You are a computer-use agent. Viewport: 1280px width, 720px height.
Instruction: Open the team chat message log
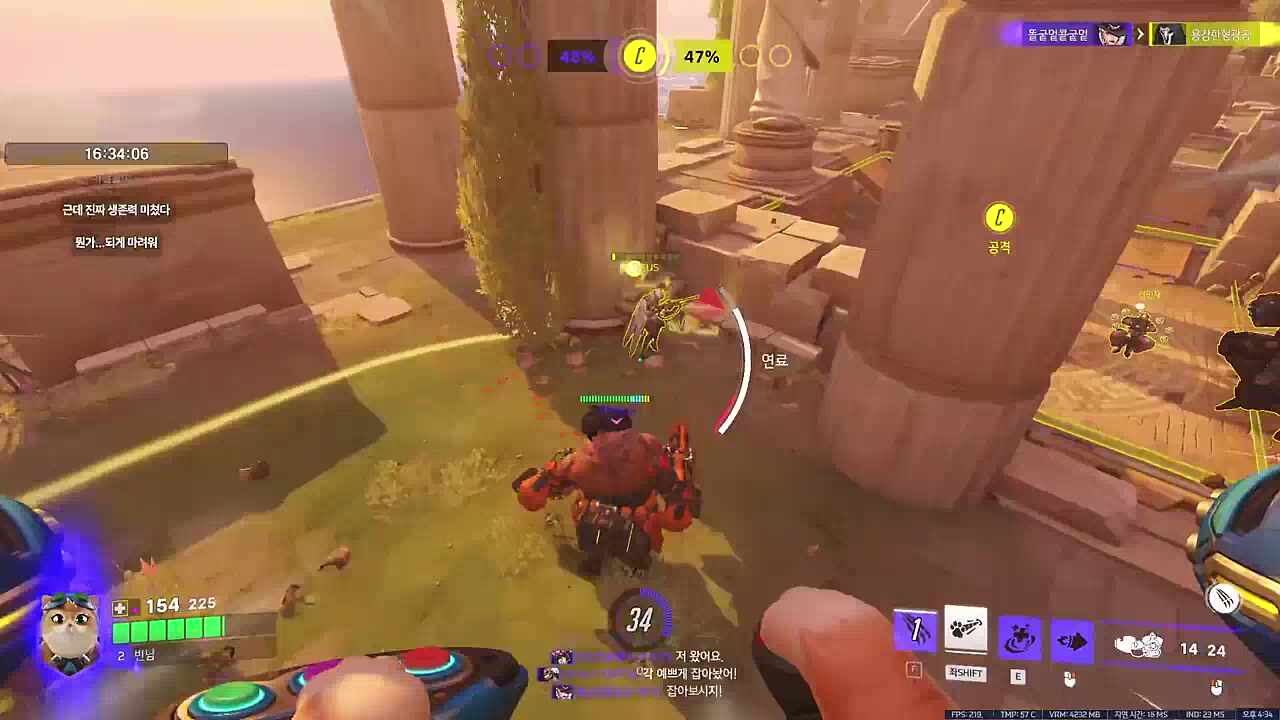(x=640, y=674)
